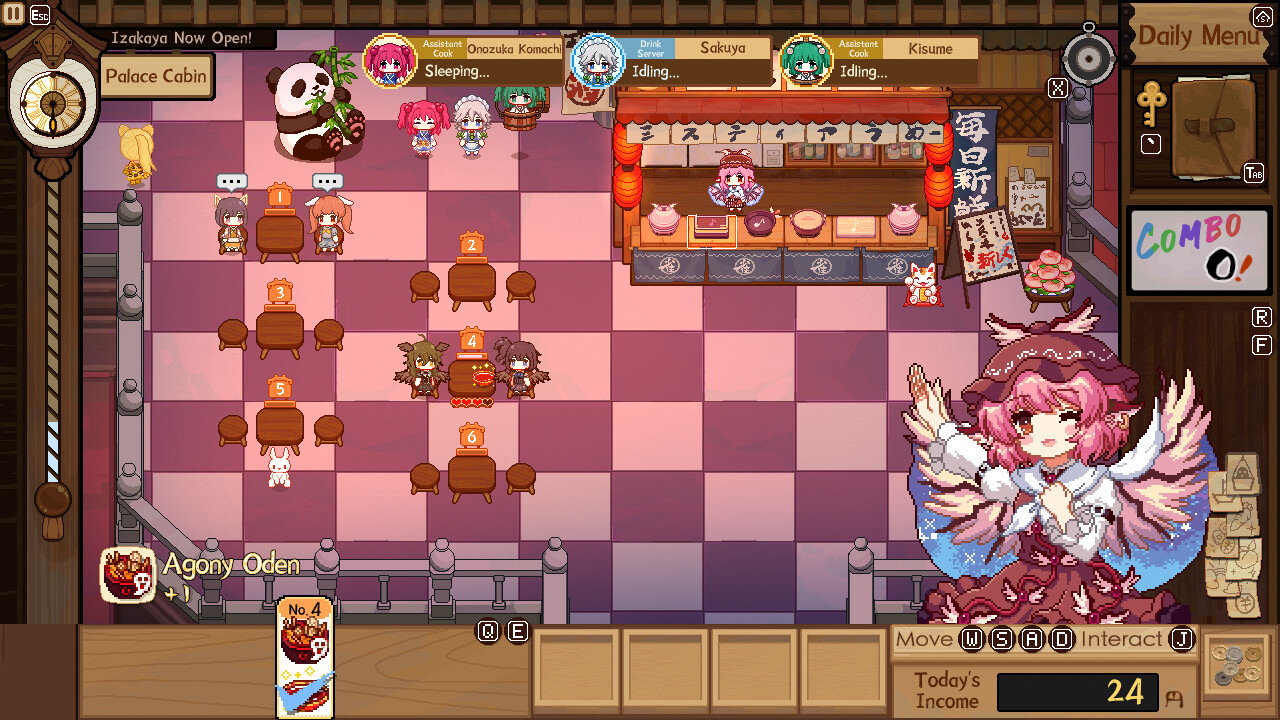The height and width of the screenshot is (720, 1280).
Task: Open the game menu via the Esc icon
Action: (x=39, y=15)
